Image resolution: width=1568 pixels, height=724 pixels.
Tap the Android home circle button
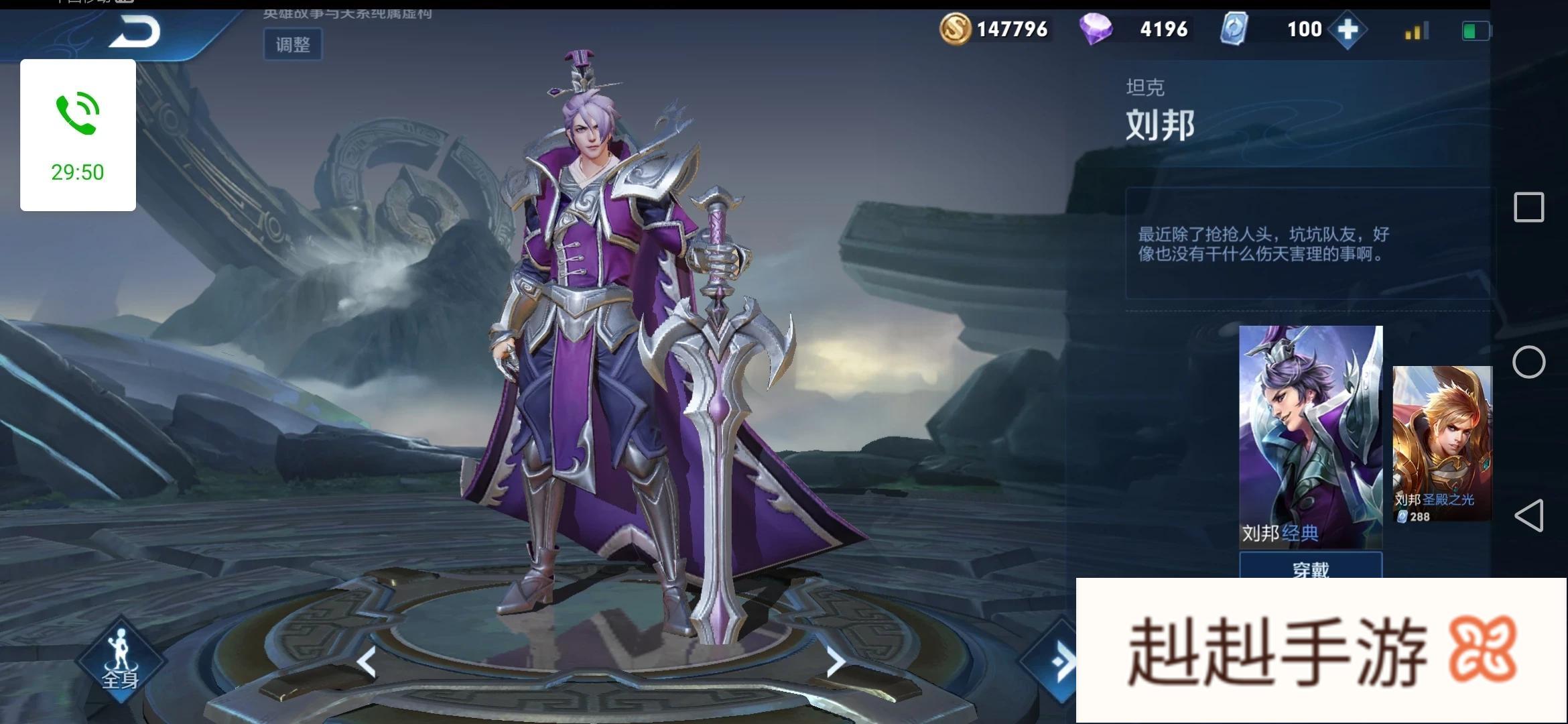(x=1528, y=363)
